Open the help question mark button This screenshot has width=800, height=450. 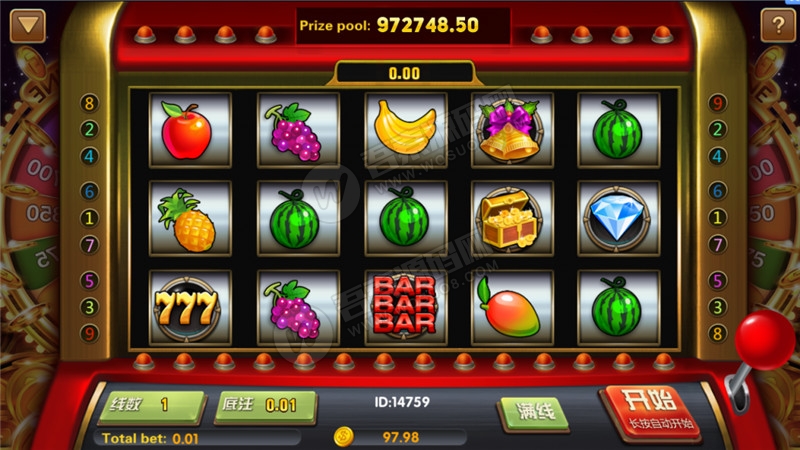click(777, 26)
